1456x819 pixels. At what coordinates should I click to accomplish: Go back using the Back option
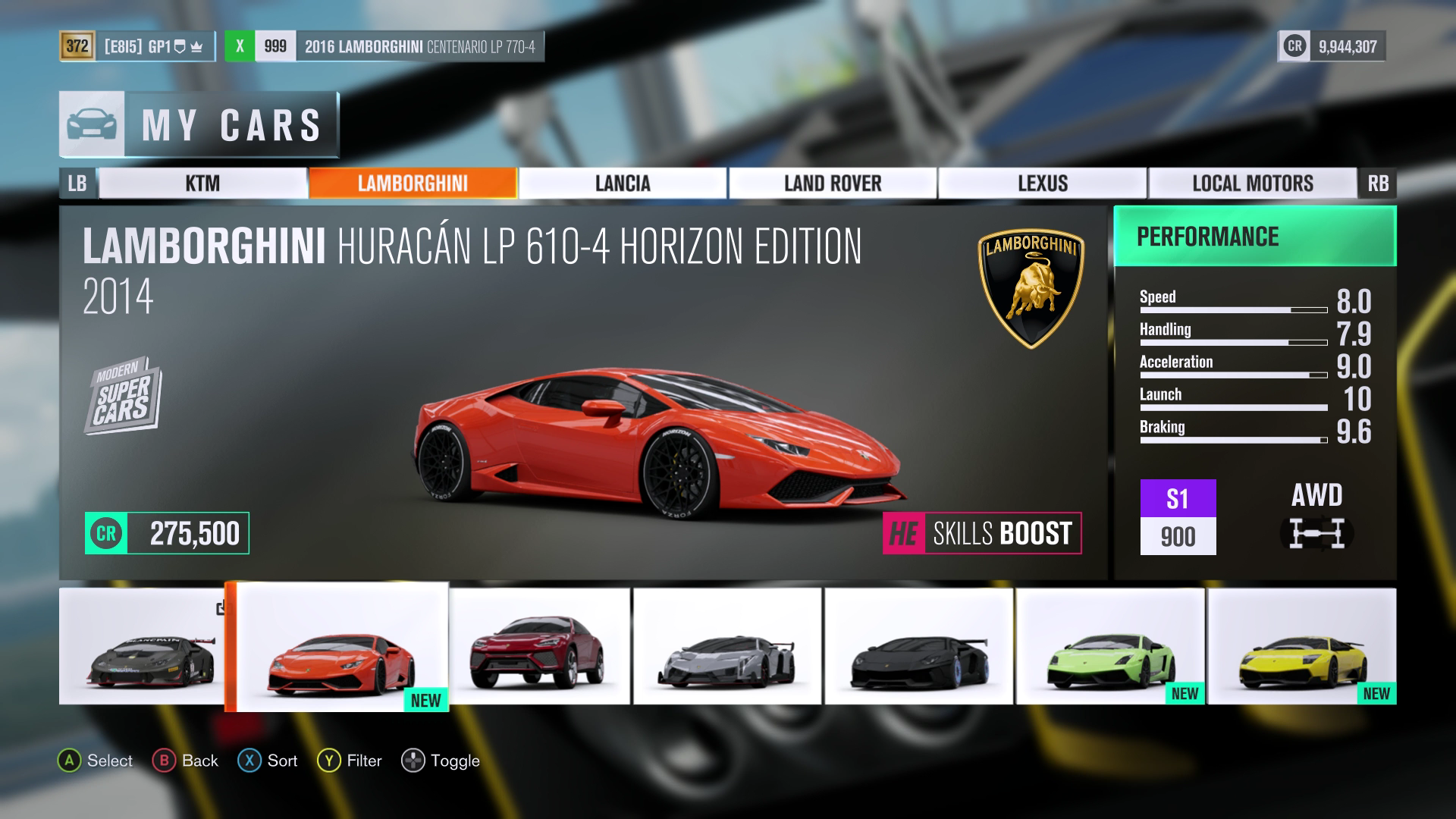[186, 761]
